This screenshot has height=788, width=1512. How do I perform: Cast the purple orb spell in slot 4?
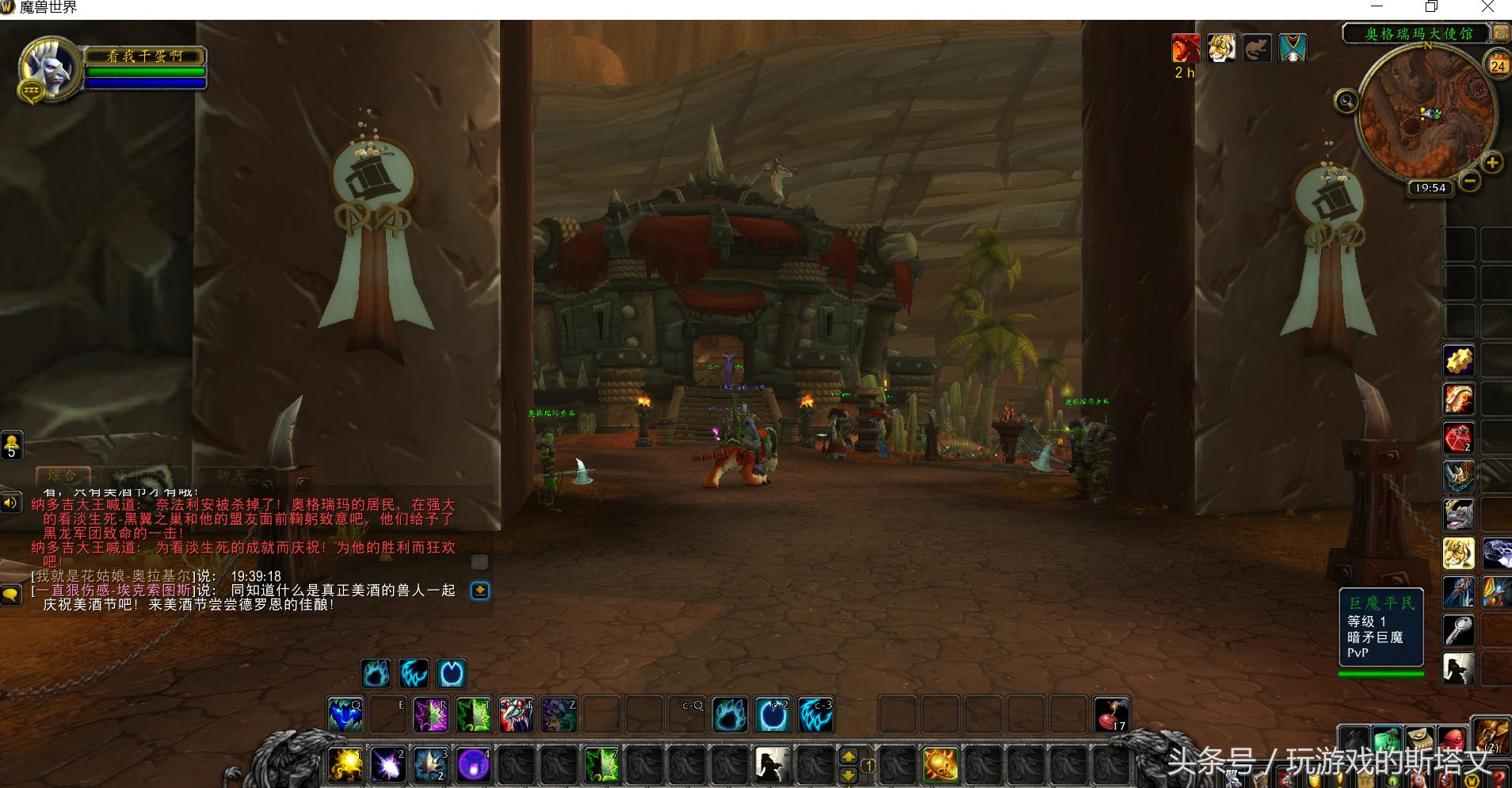click(473, 765)
